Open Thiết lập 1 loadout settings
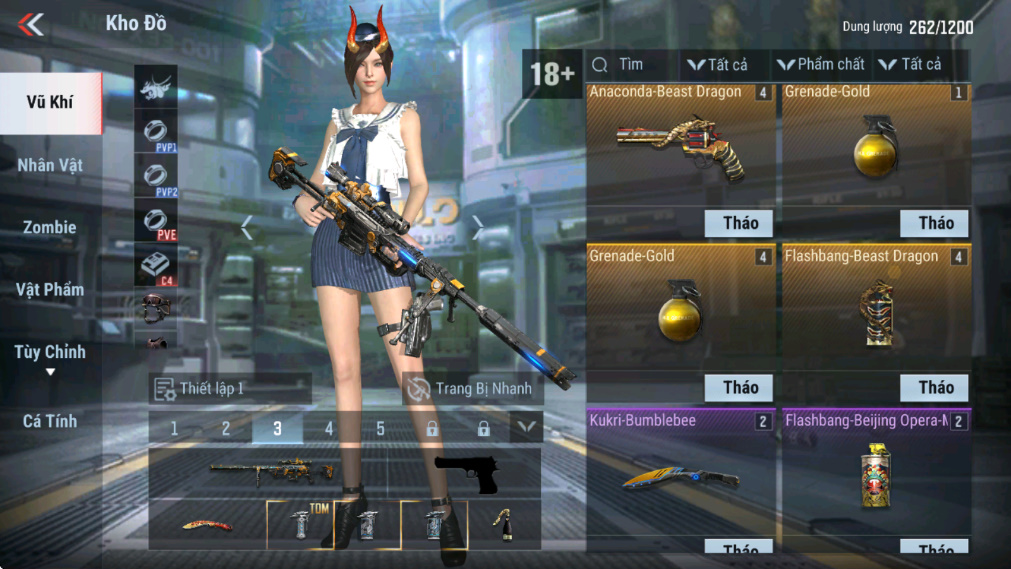 pyautogui.click(x=230, y=388)
